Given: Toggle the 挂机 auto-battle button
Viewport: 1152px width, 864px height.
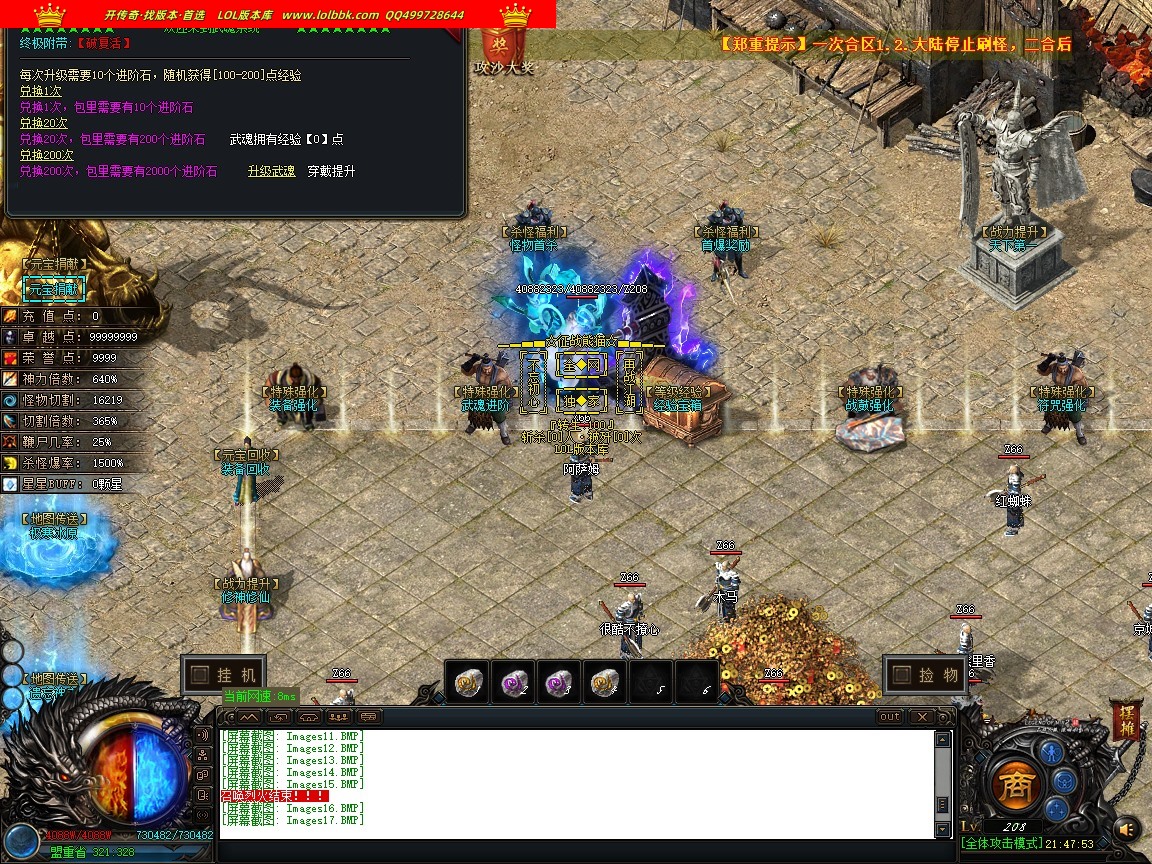Looking at the screenshot, I should coord(224,675).
